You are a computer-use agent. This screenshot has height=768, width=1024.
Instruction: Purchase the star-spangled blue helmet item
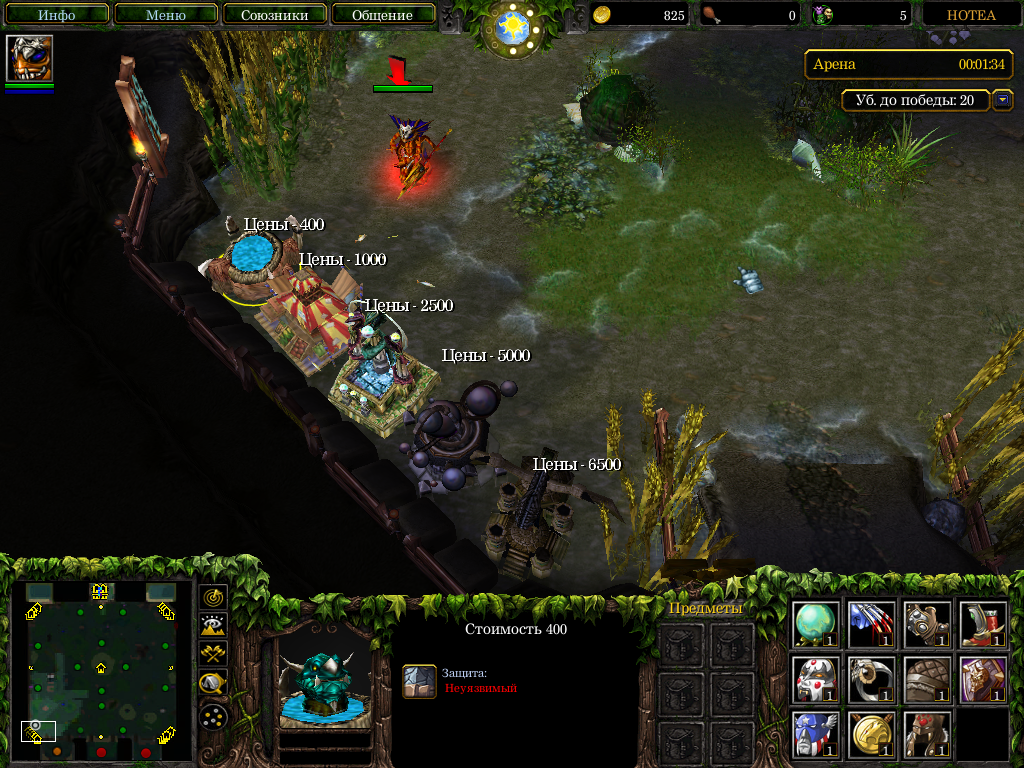816,735
